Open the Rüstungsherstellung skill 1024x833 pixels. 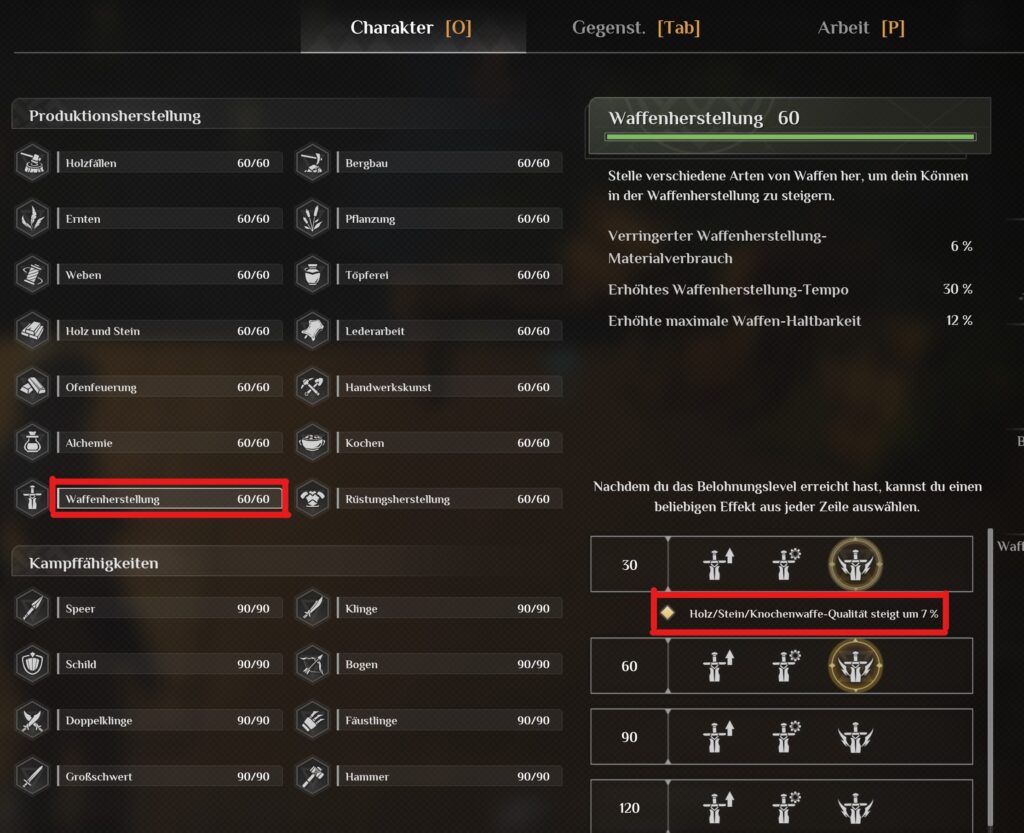[x=447, y=499]
